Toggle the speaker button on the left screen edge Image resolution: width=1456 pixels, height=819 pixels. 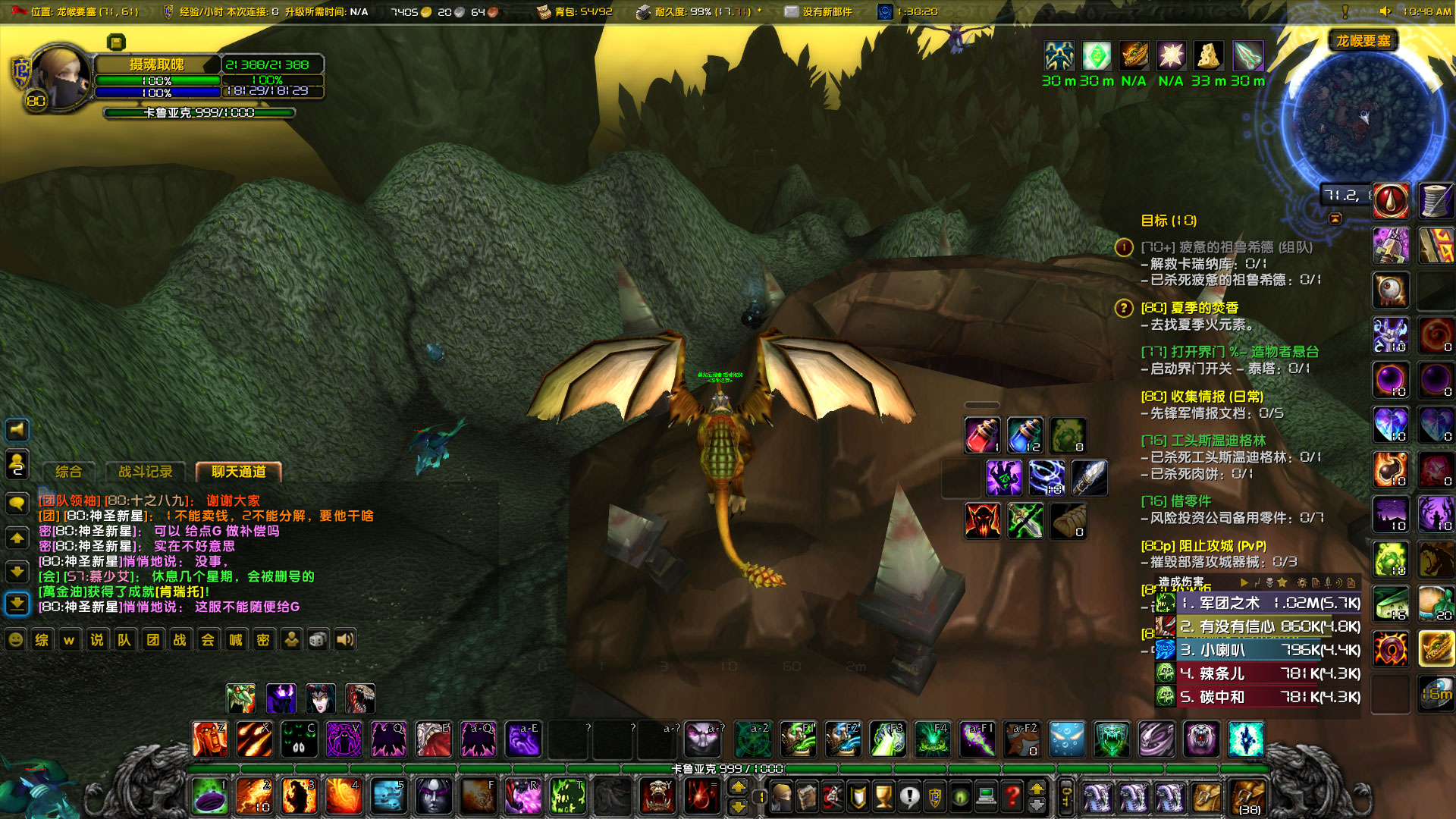17,430
